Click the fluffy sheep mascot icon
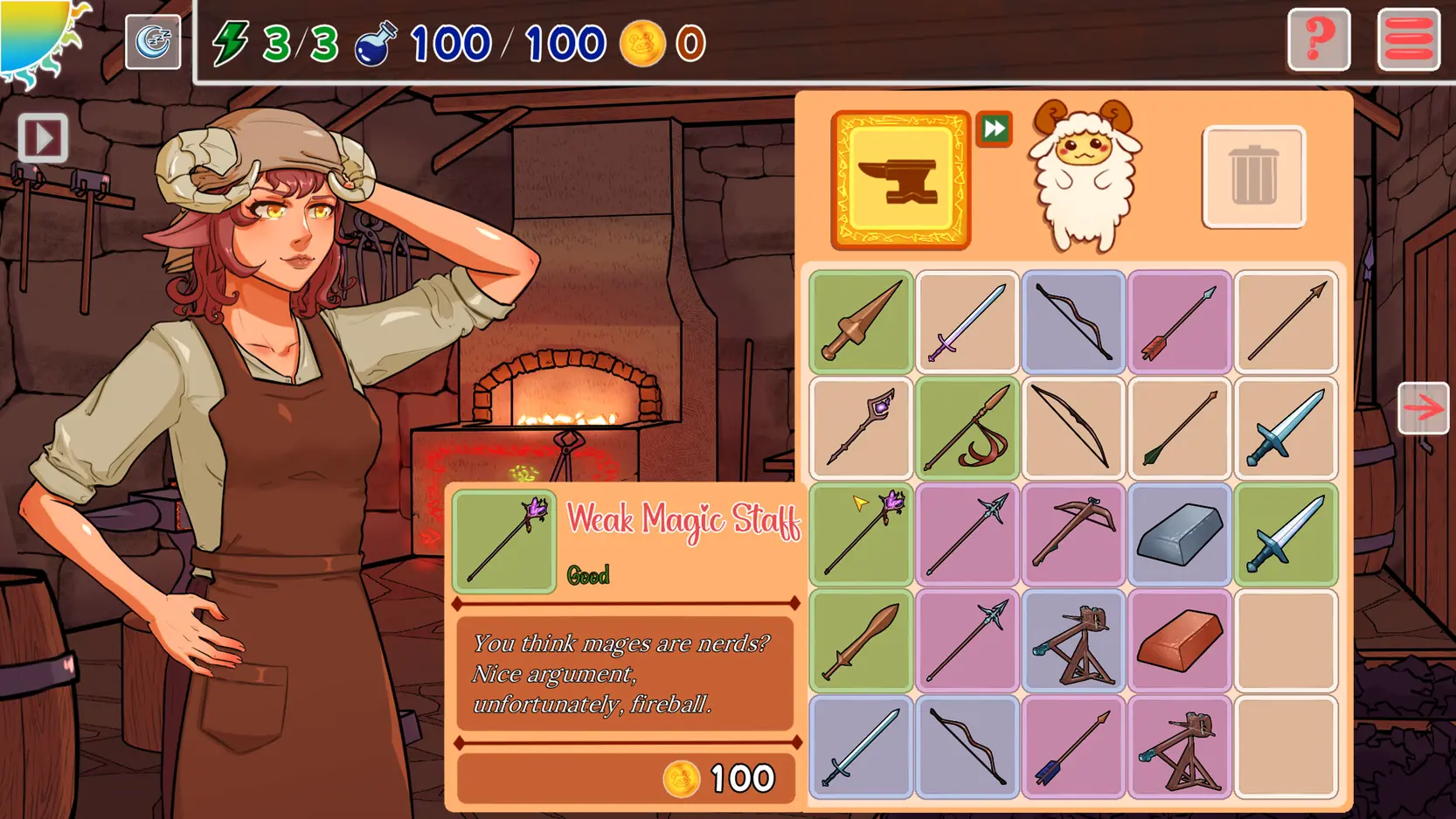 pyautogui.click(x=1084, y=175)
